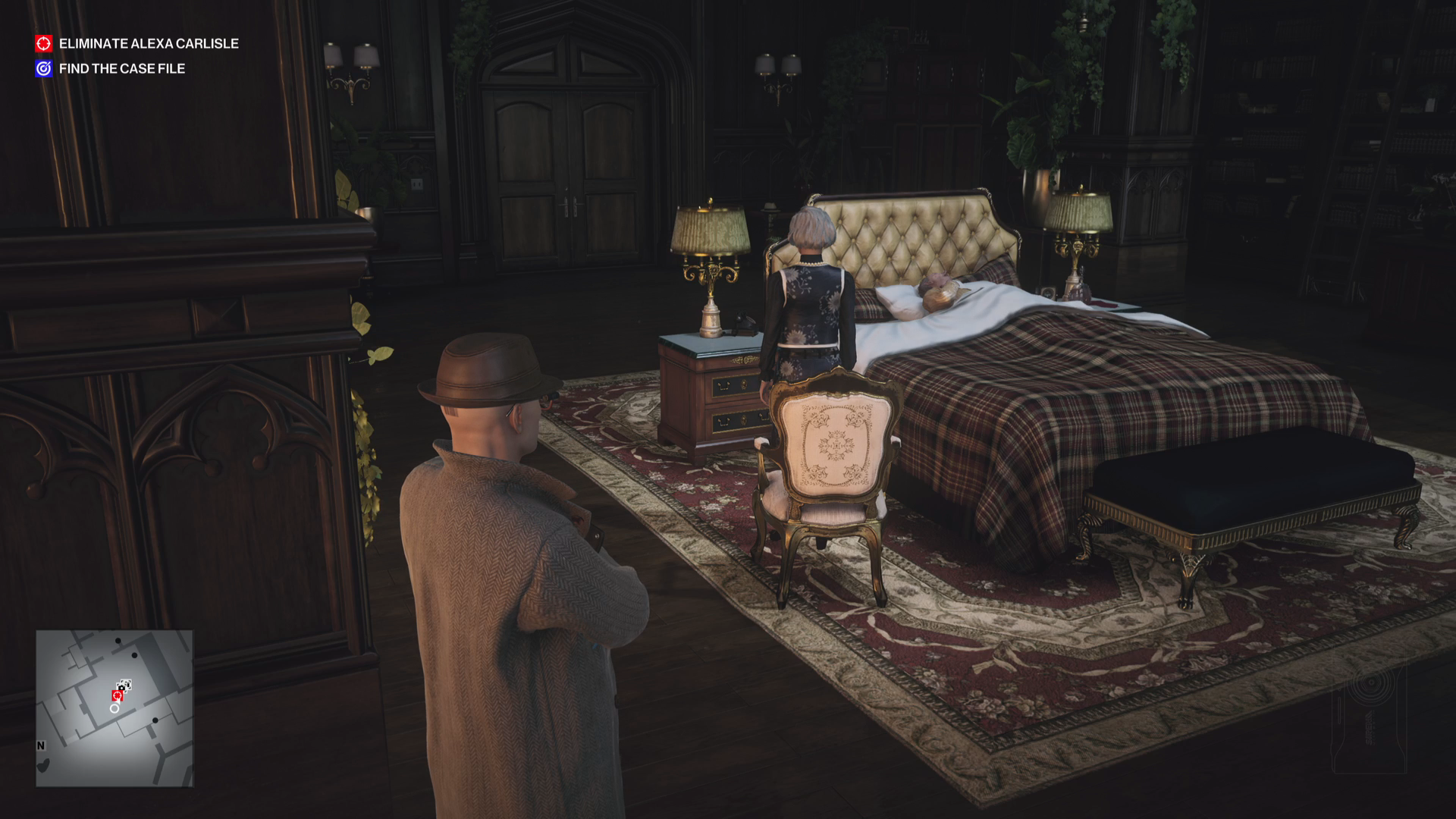Click the black NPC dot near the minimap top
The height and width of the screenshot is (819, 1456).
[118, 641]
